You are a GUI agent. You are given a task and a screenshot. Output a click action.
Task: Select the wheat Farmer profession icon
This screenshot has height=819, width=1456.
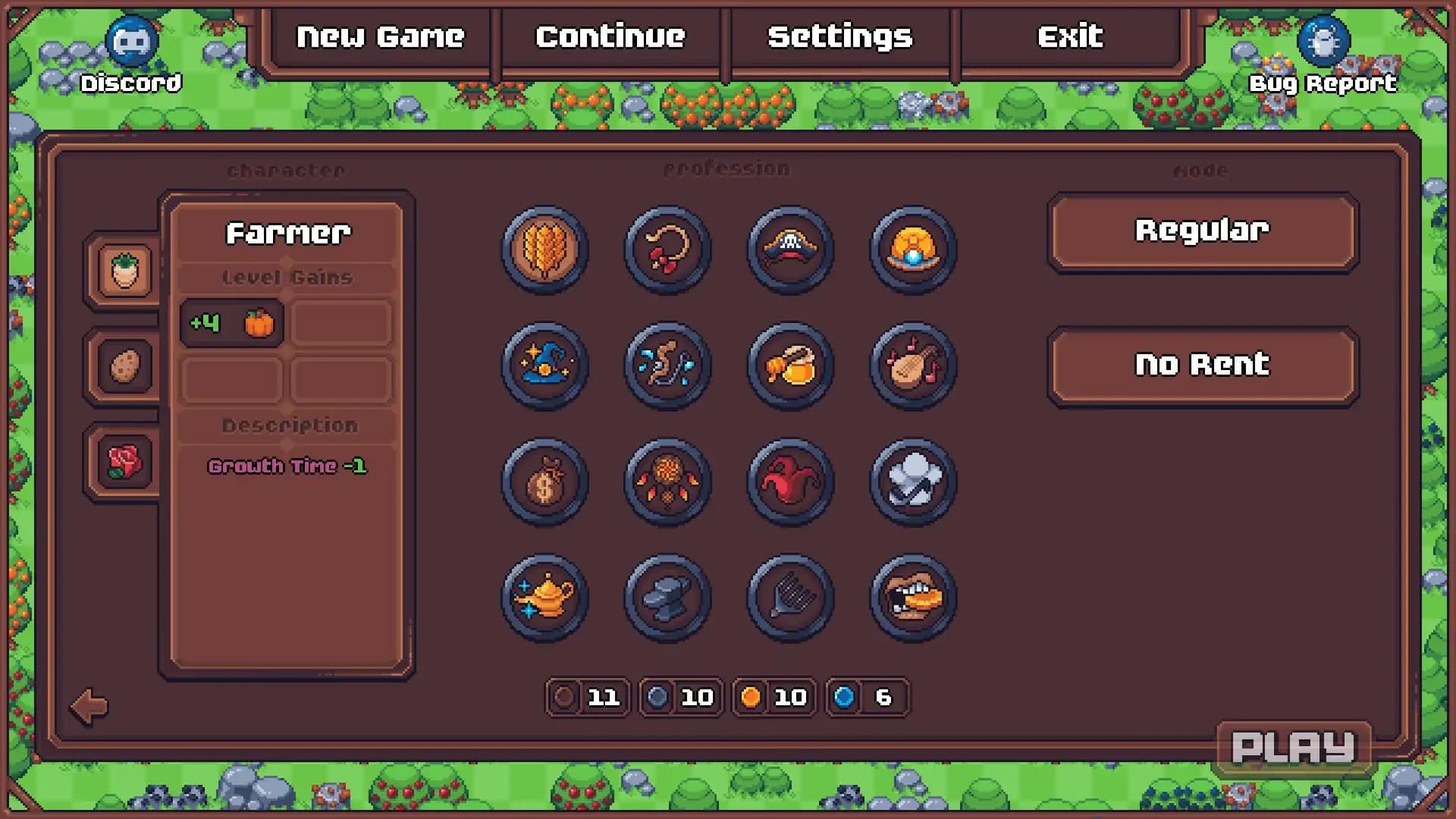[544, 250]
